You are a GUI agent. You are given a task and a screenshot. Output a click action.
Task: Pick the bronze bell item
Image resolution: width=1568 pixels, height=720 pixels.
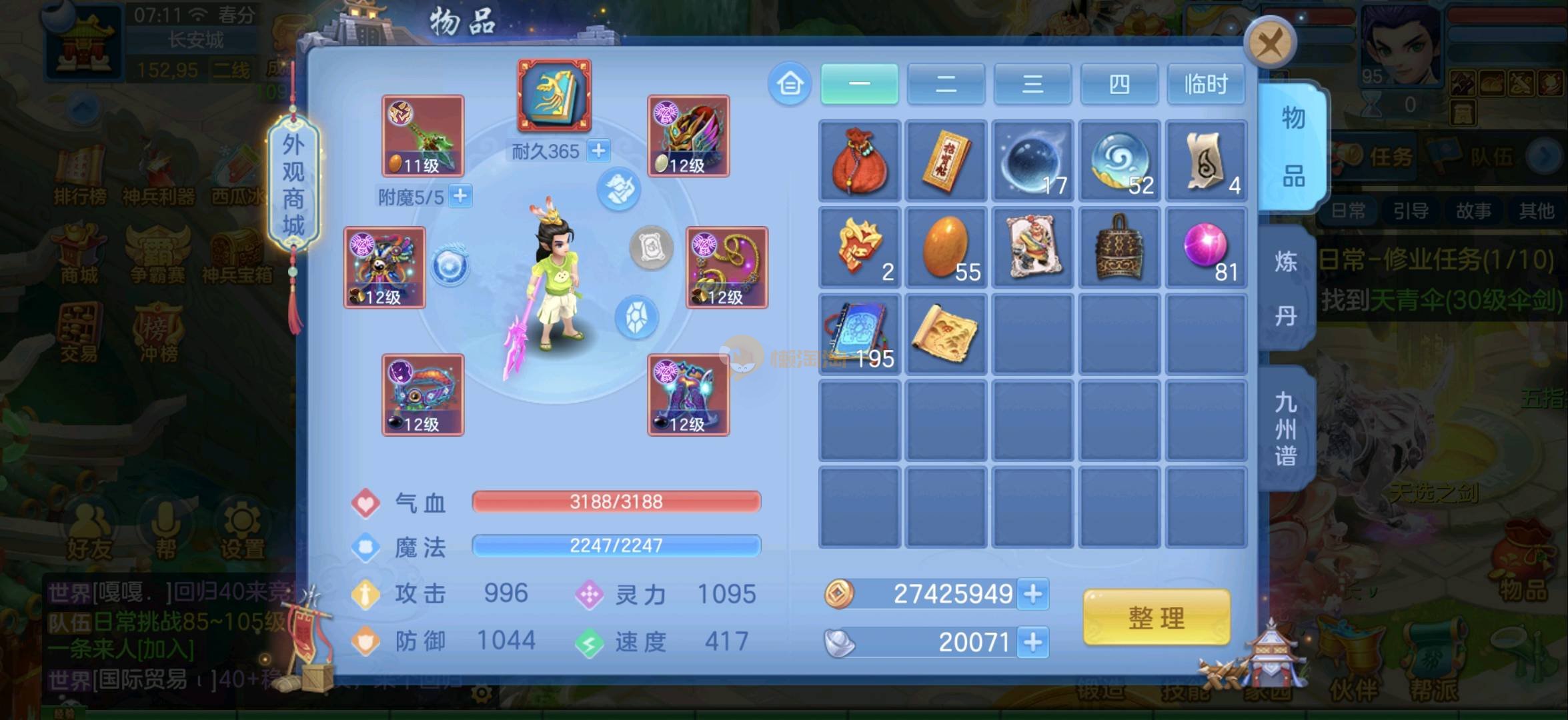[1119, 247]
